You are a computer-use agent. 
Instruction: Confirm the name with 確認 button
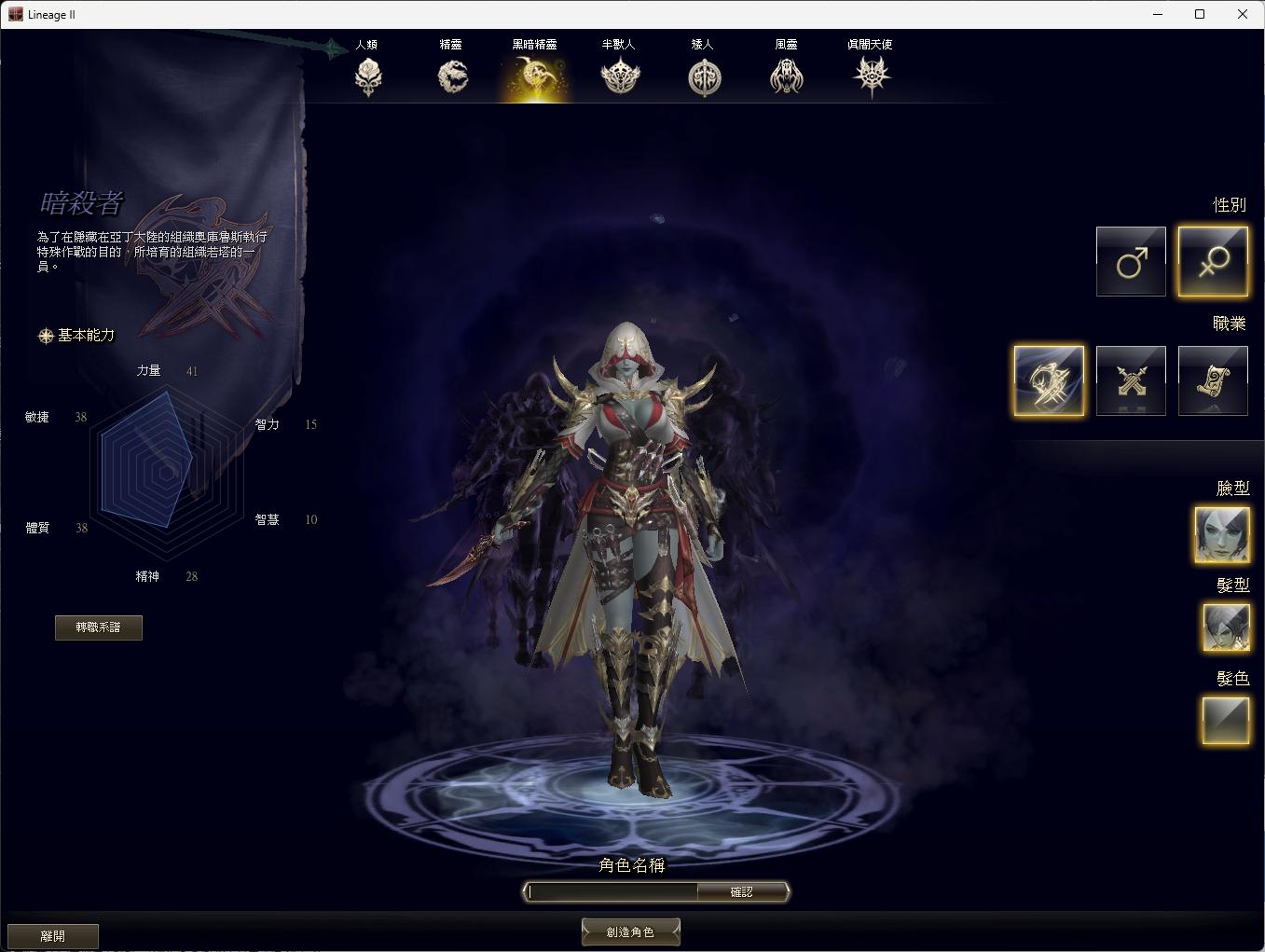click(742, 892)
